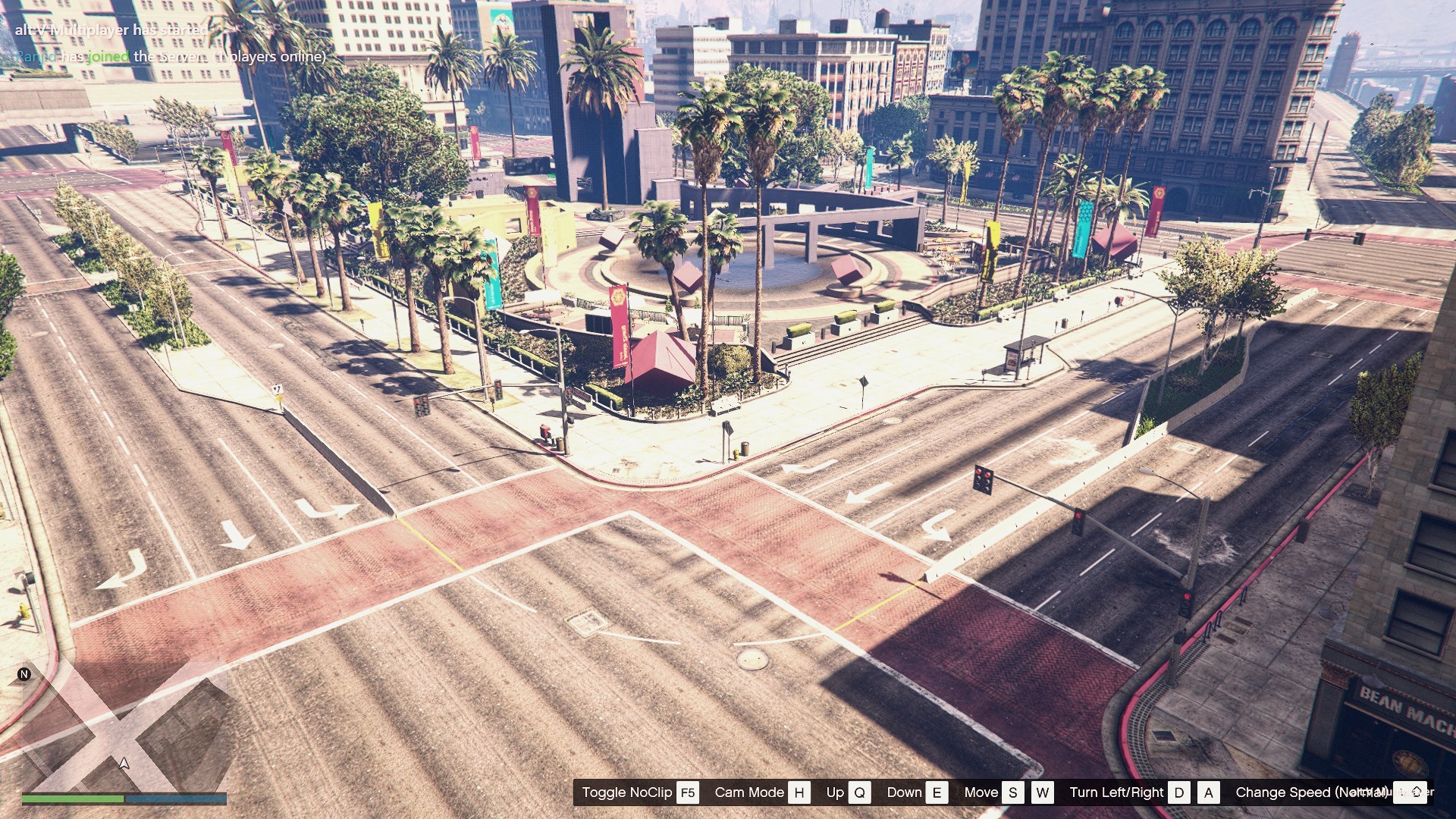Screen dimensions: 1456x819
Task: Click the server join chat message
Action: tap(171, 57)
